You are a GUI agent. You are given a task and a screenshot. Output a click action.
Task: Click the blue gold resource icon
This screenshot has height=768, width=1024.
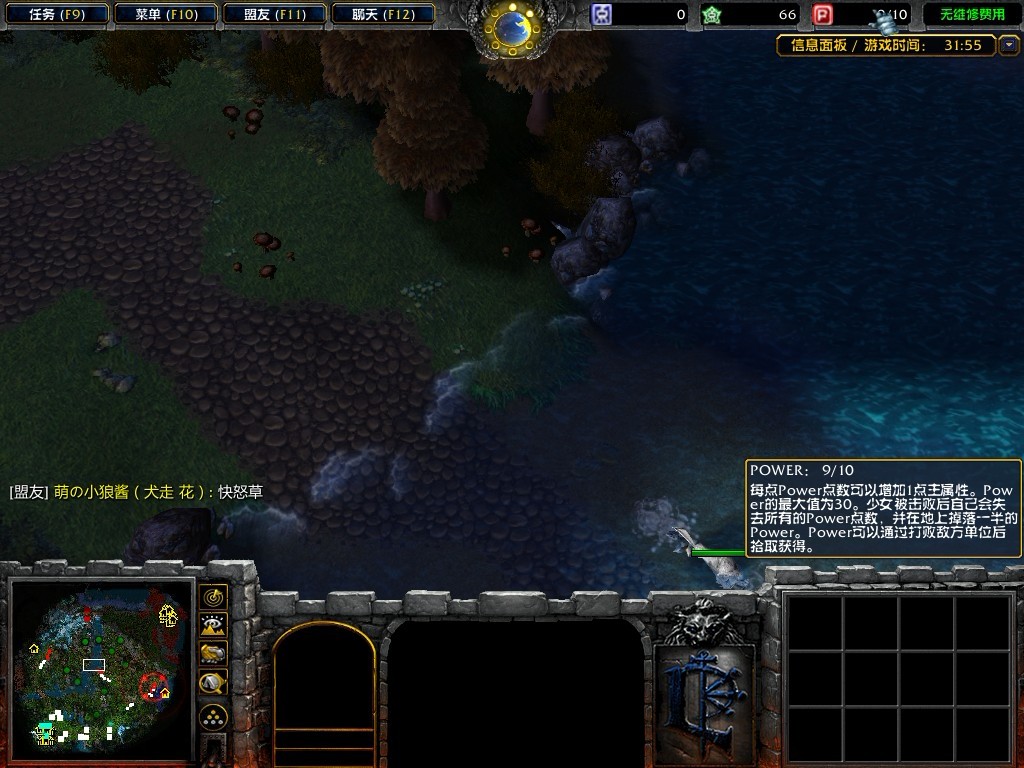(x=602, y=15)
